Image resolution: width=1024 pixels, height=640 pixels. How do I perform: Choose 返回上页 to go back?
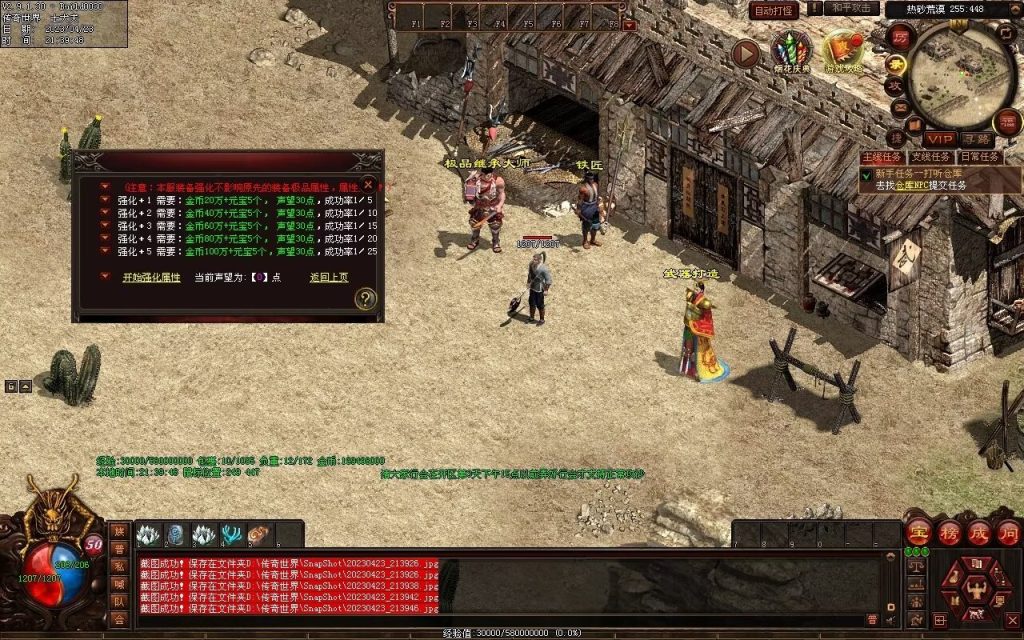coord(328,277)
